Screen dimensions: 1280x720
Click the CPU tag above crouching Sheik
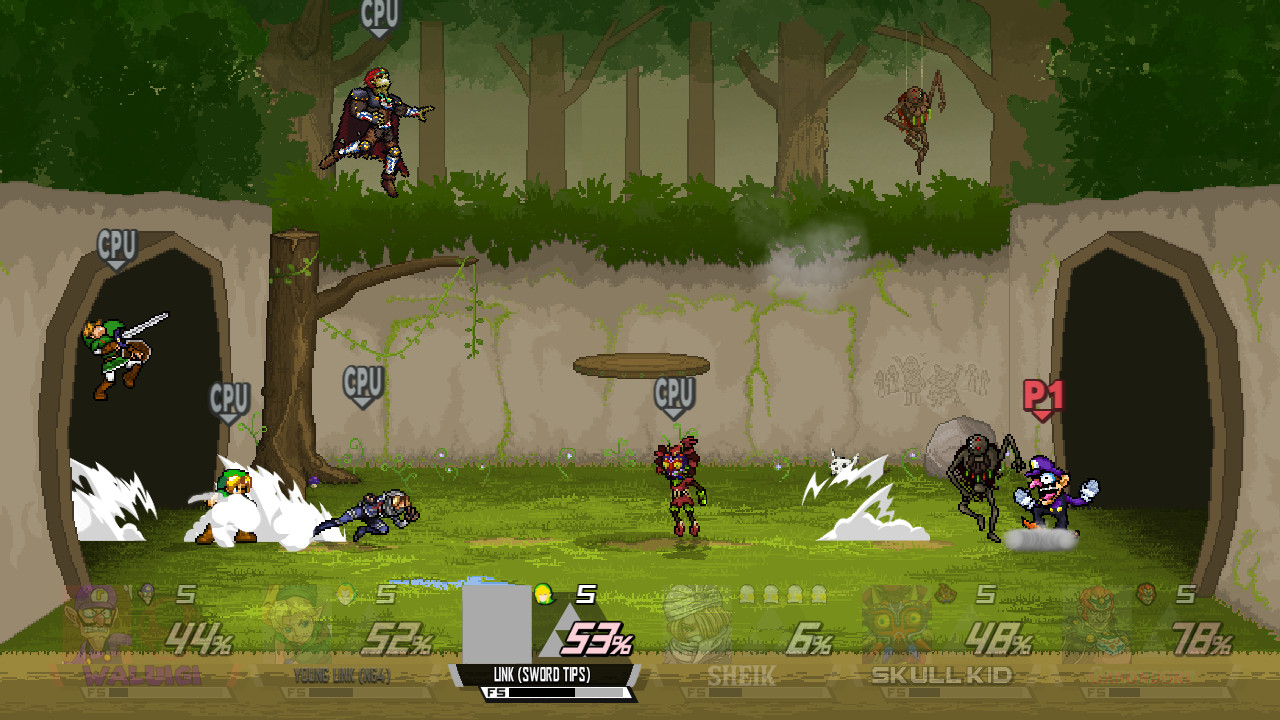362,381
